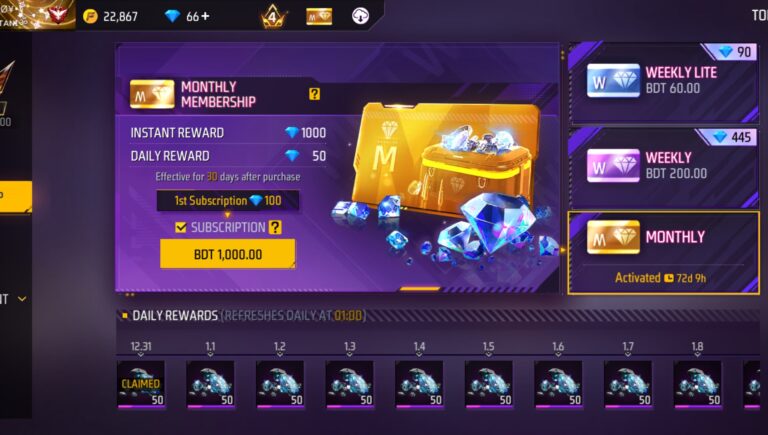The image size is (768, 435).
Task: Open the claimed 12.31 daily reward
Action: pos(140,384)
